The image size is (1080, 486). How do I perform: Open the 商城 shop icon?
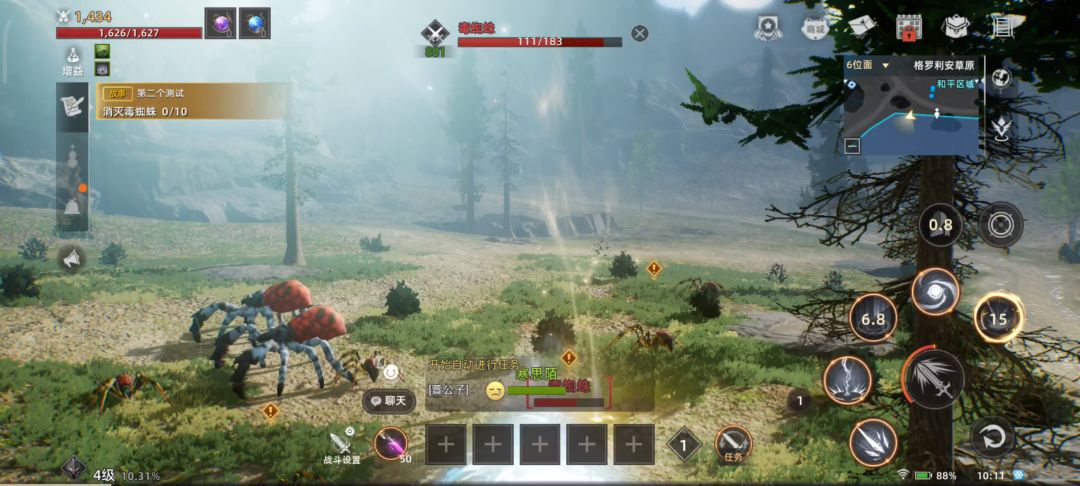click(x=815, y=28)
